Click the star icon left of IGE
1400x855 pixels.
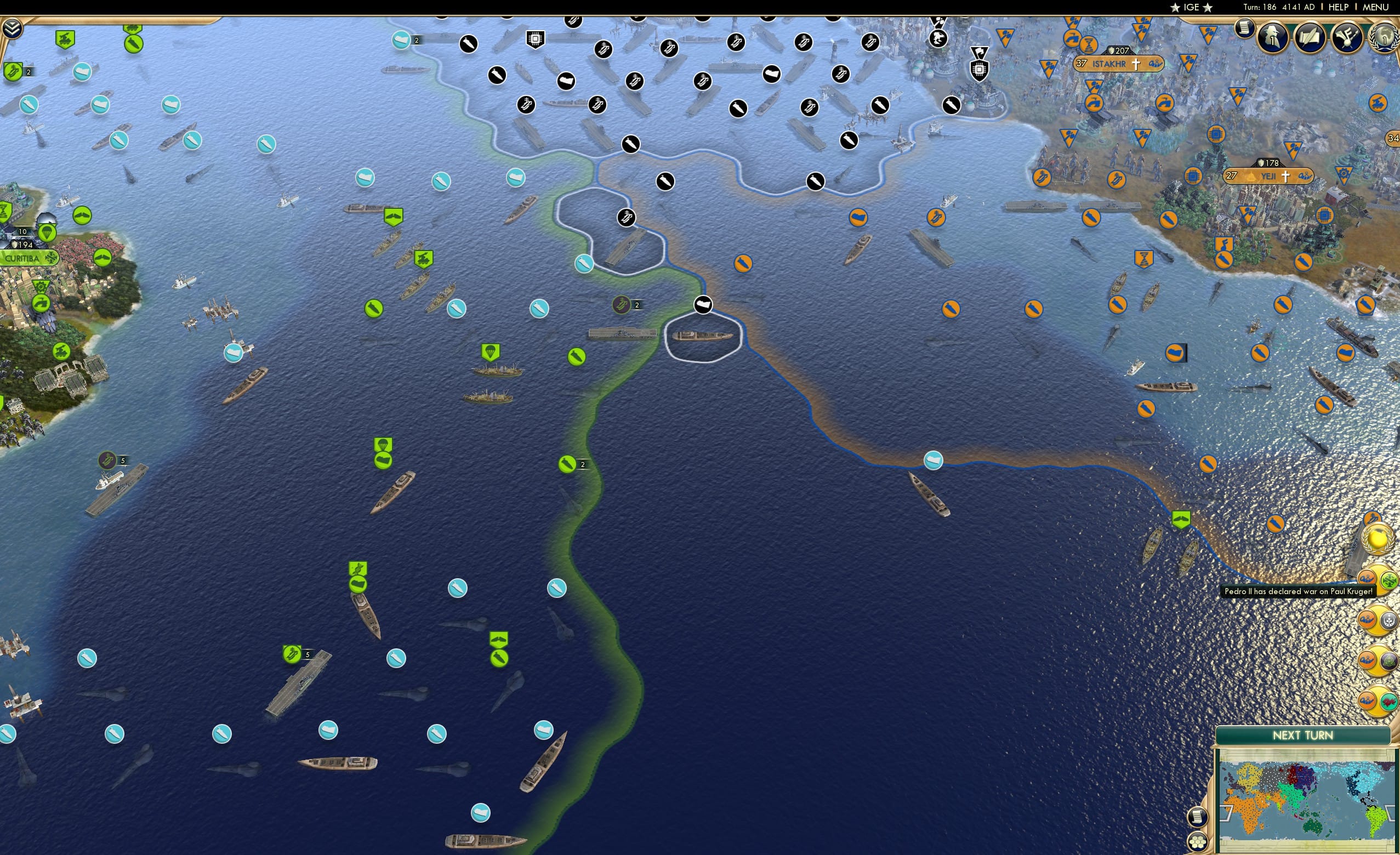pos(1176,7)
